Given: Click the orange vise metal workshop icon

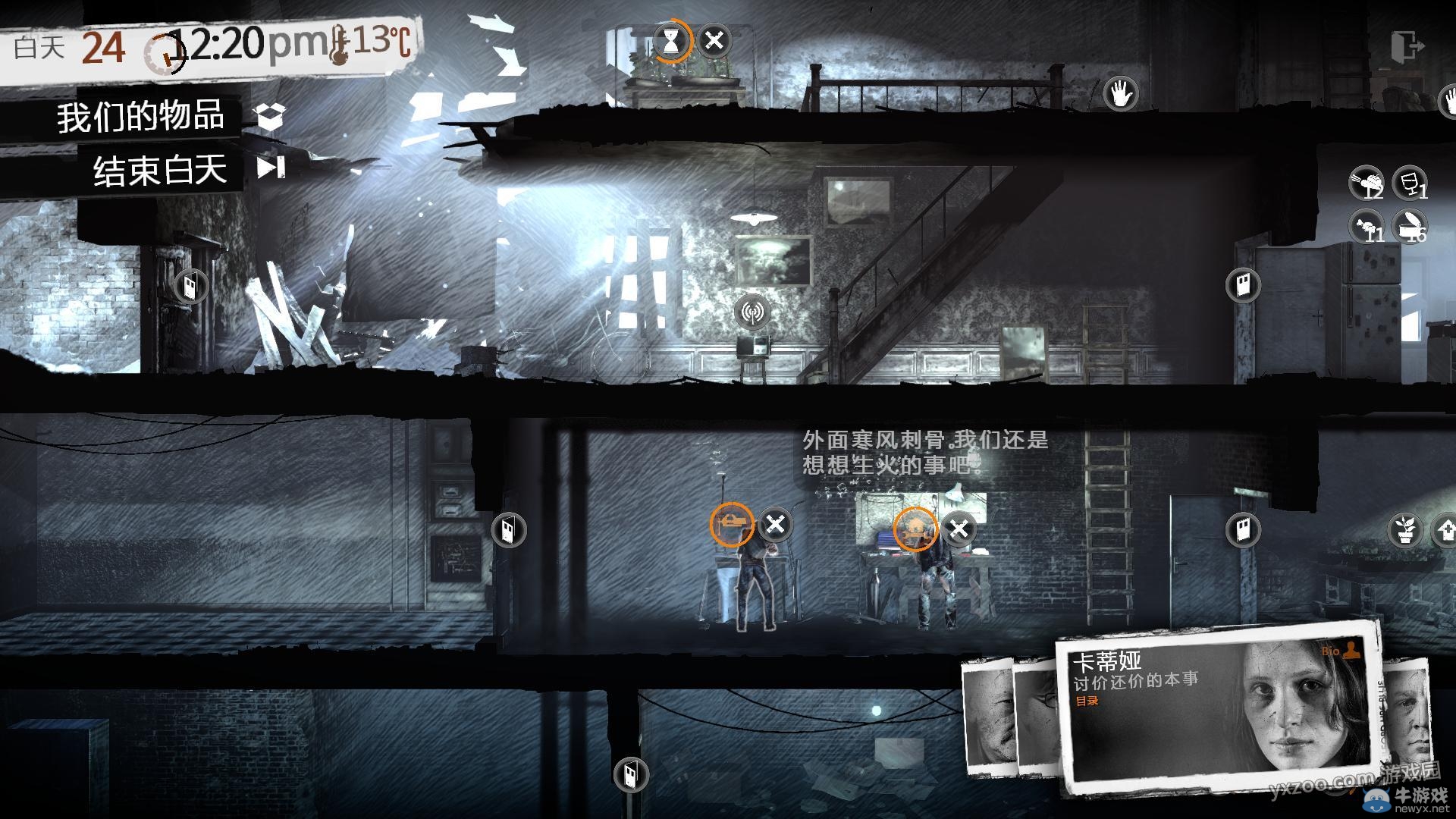Looking at the screenshot, I should point(732,523).
